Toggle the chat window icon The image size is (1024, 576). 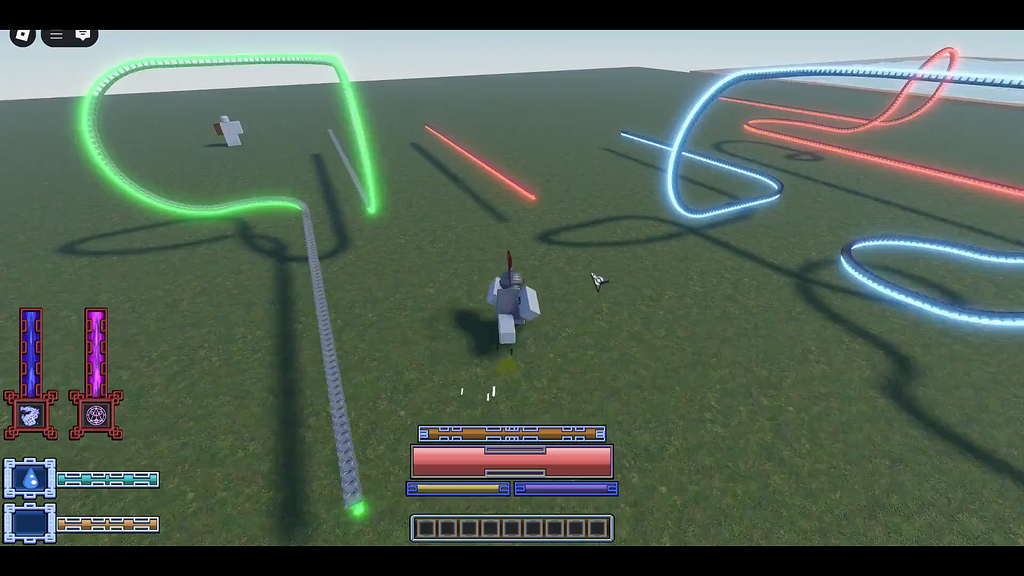(83, 35)
